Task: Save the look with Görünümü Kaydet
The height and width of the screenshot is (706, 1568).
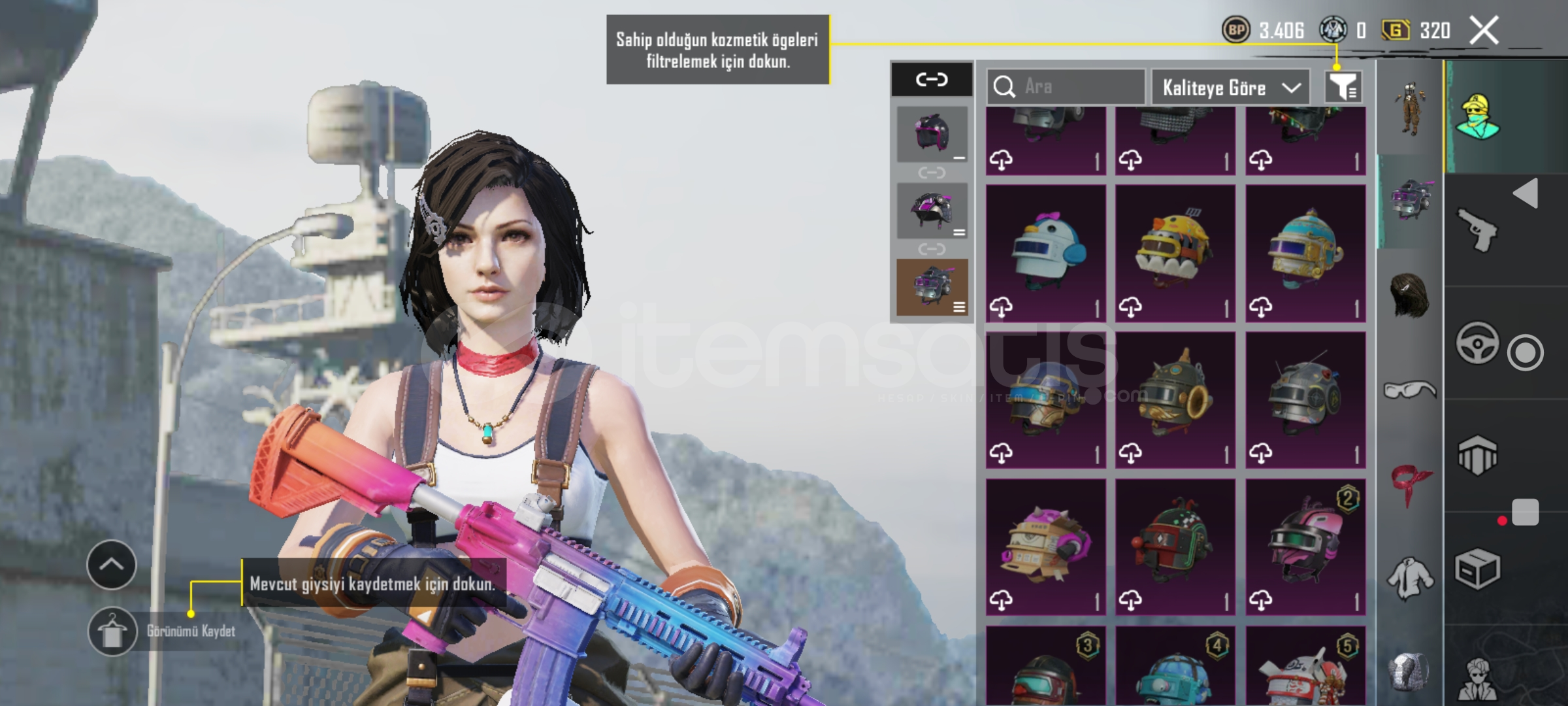Action: click(x=189, y=631)
